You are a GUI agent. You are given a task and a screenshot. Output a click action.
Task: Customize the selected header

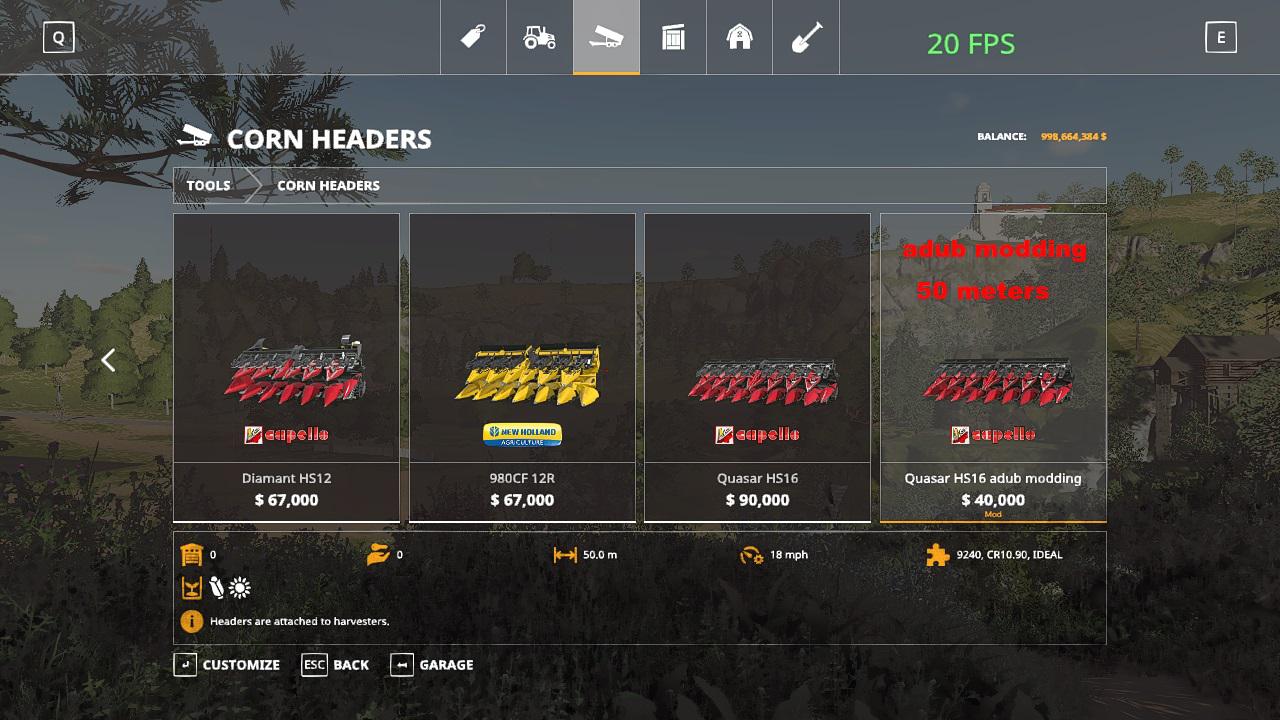[x=227, y=665]
